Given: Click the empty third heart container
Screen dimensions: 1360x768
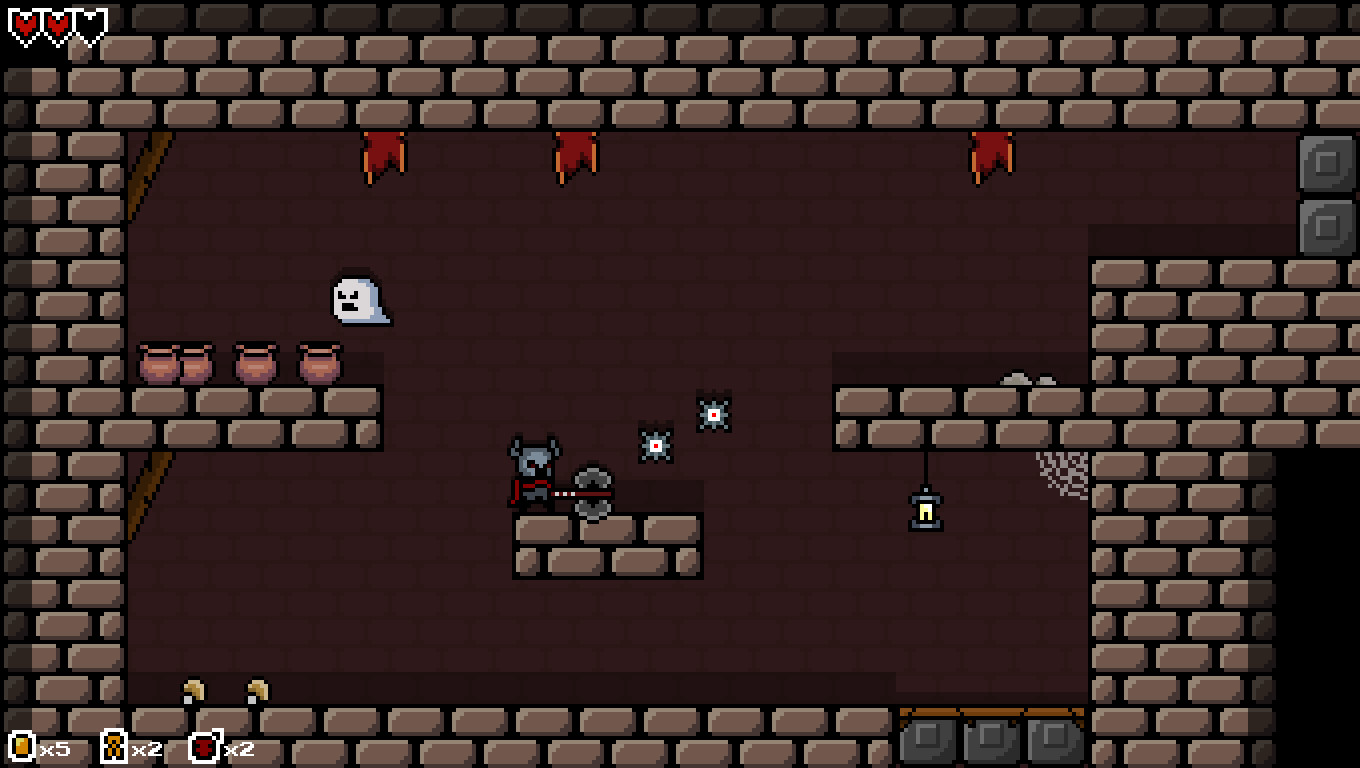Looking at the screenshot, I should click(x=91, y=23).
